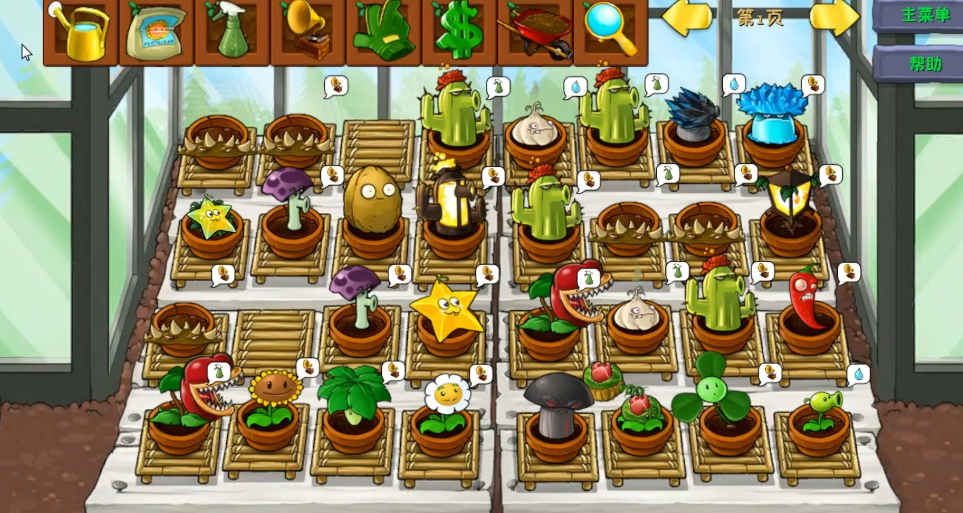This screenshot has height=513, width=963.
Task: Open the 帮助 help button
Action: coord(922,64)
